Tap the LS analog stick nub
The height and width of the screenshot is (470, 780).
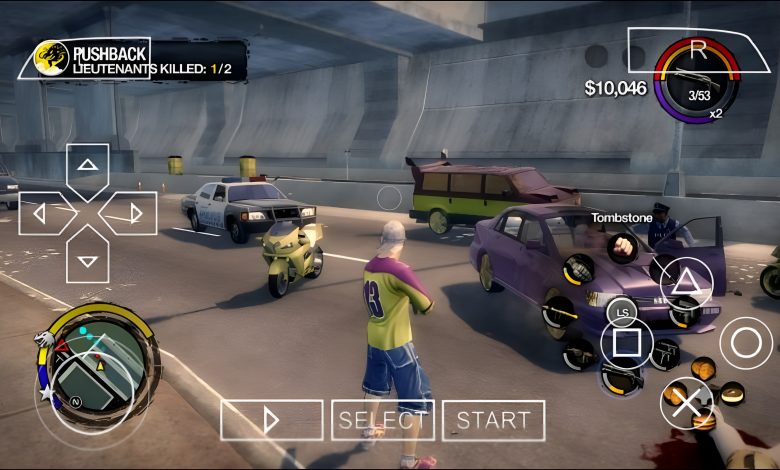coord(622,313)
